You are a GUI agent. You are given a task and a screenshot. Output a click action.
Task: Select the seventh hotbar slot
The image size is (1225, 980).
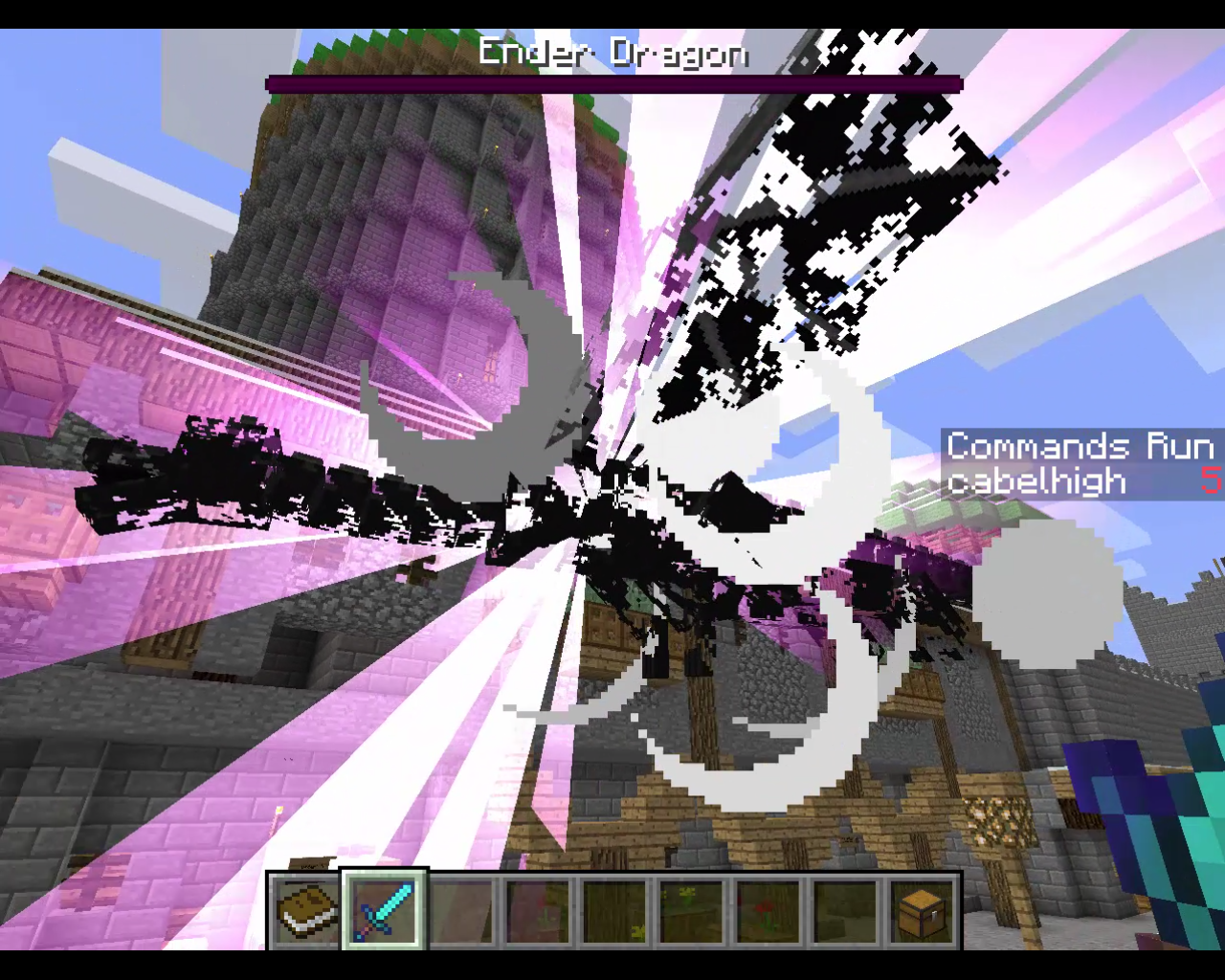click(x=766, y=914)
